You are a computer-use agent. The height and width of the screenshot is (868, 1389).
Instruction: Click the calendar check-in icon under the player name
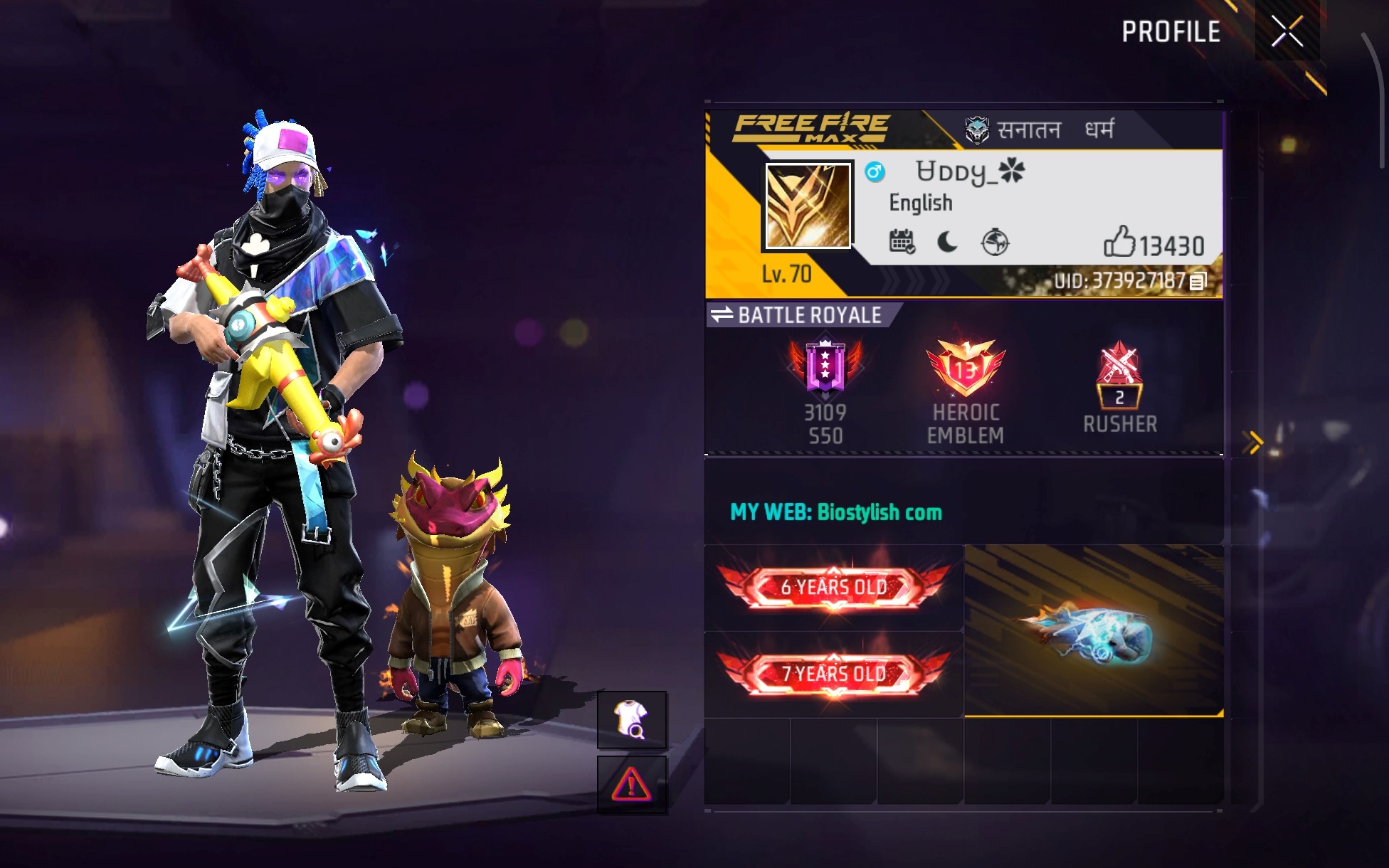pyautogui.click(x=904, y=243)
